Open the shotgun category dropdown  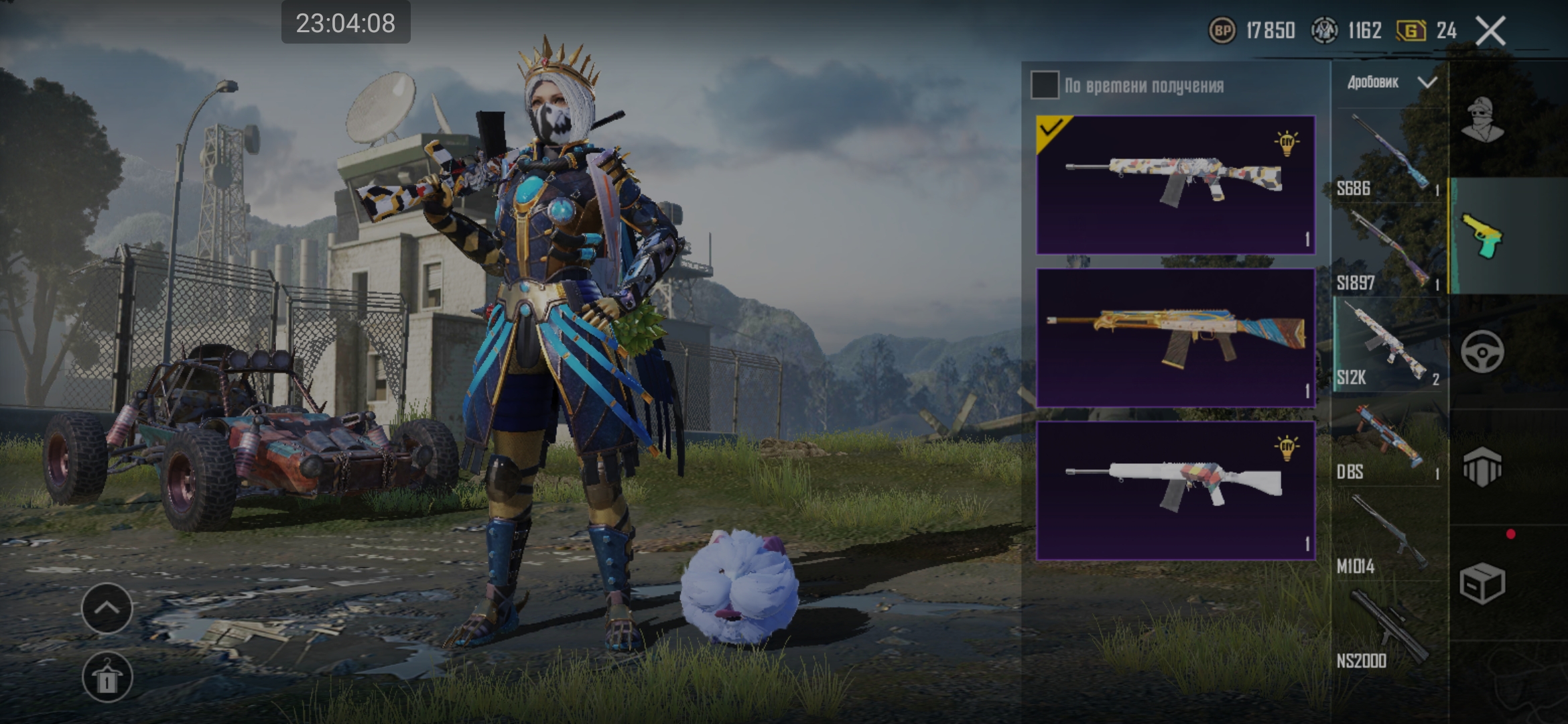[x=1390, y=82]
